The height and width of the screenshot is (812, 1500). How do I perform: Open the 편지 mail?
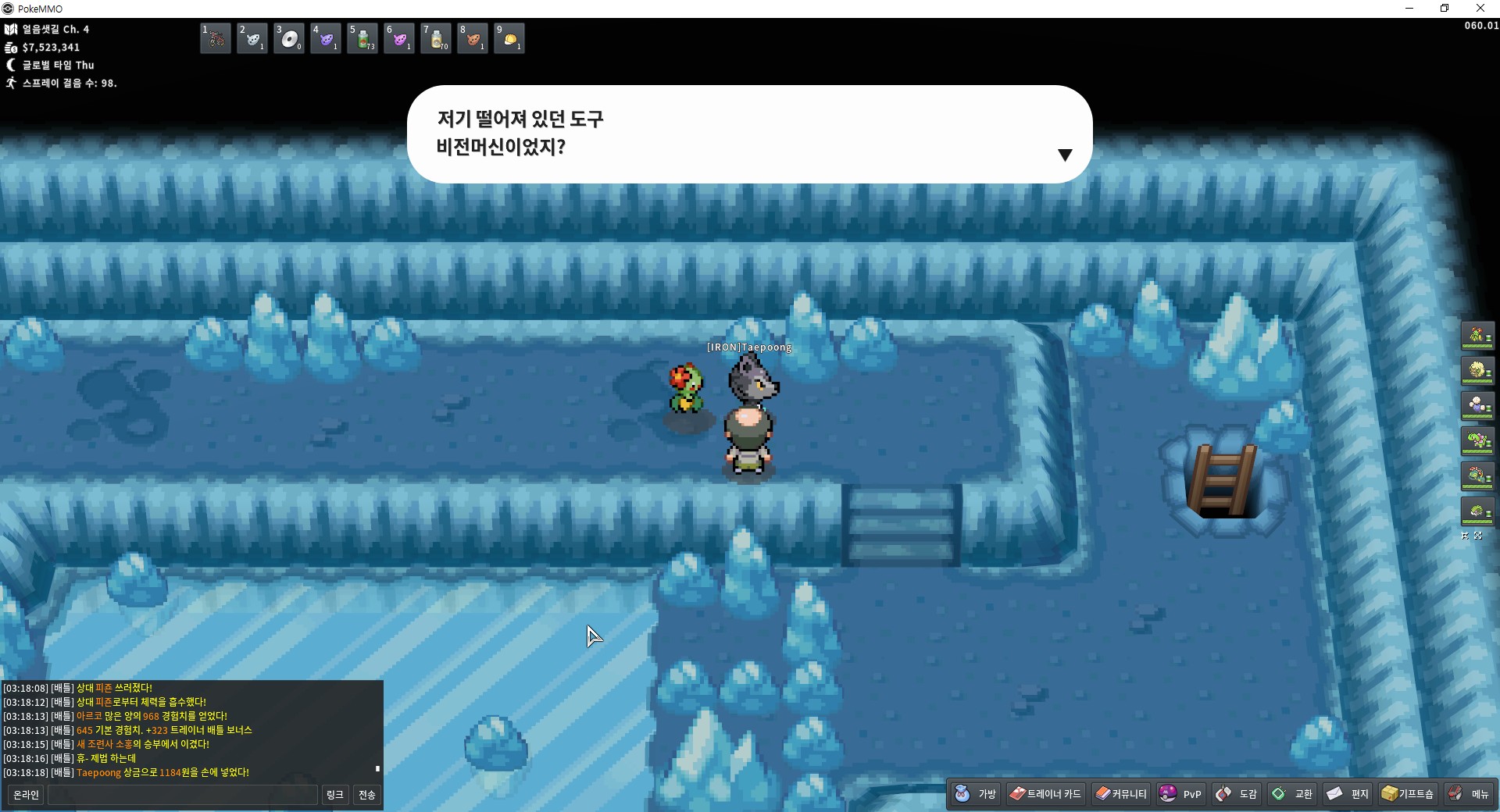(x=1348, y=794)
